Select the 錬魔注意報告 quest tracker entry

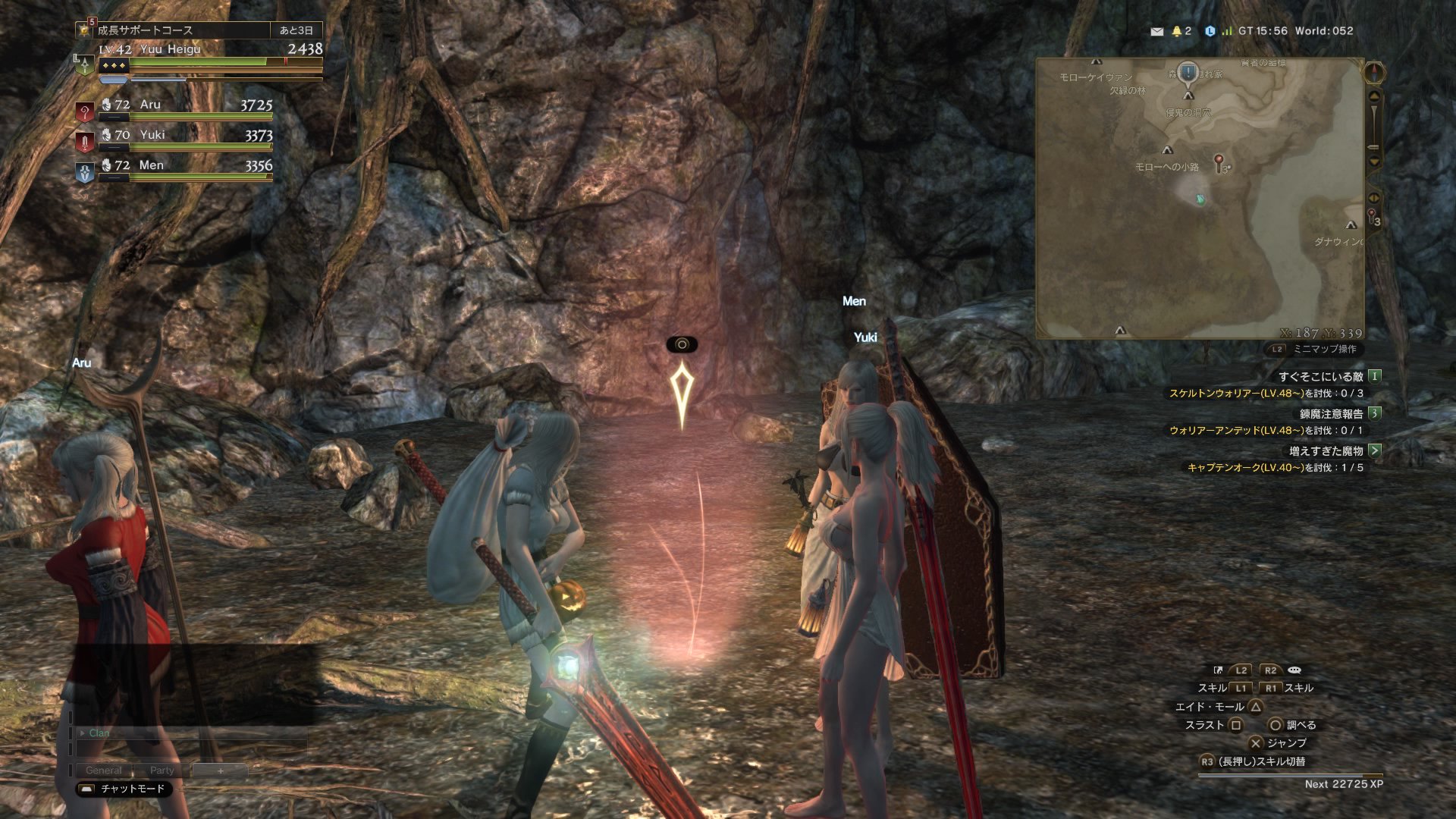tap(1331, 414)
